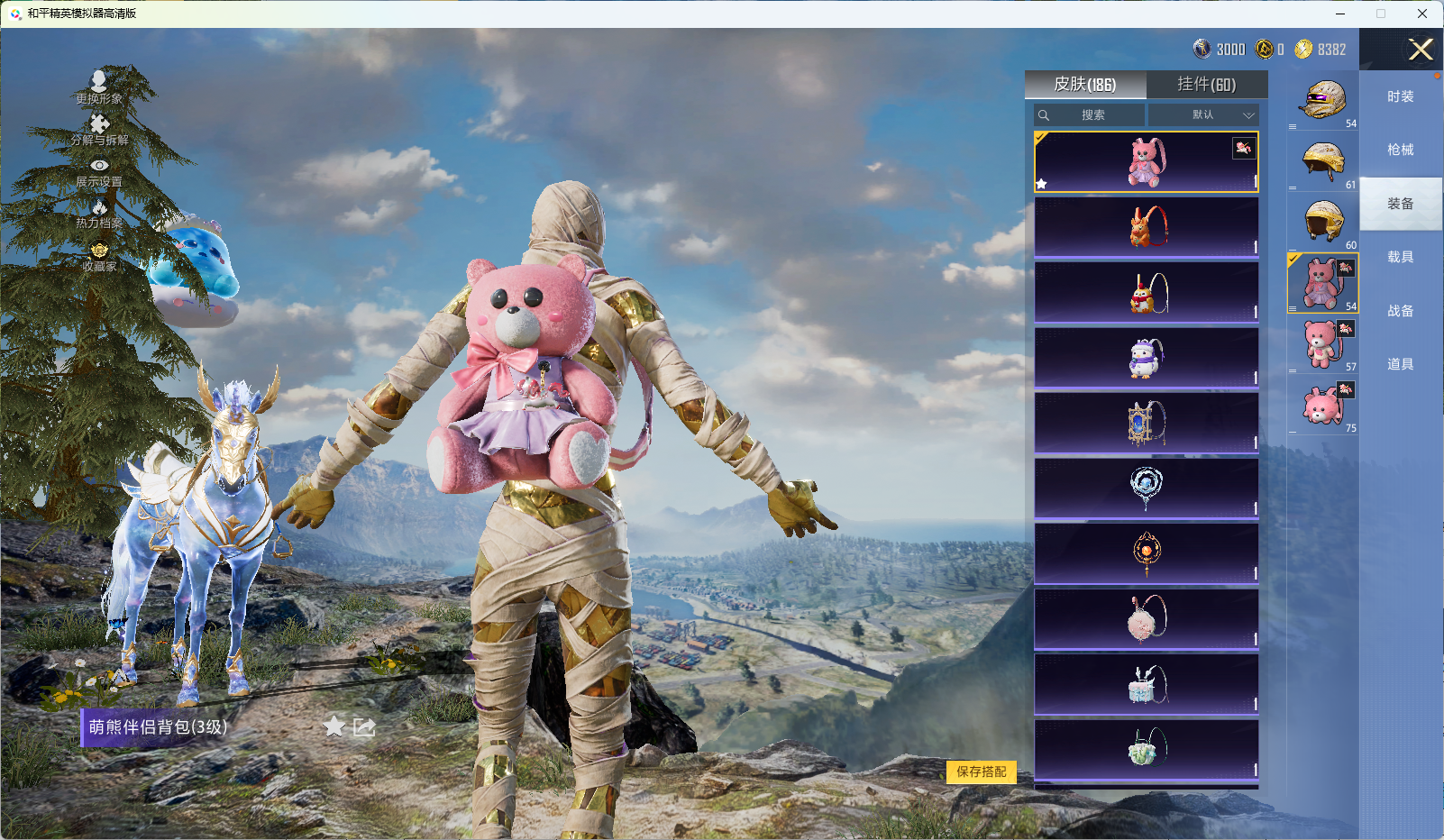Switch to the 挂件(60) tab
Screen dimensions: 1444x840
1206,85
